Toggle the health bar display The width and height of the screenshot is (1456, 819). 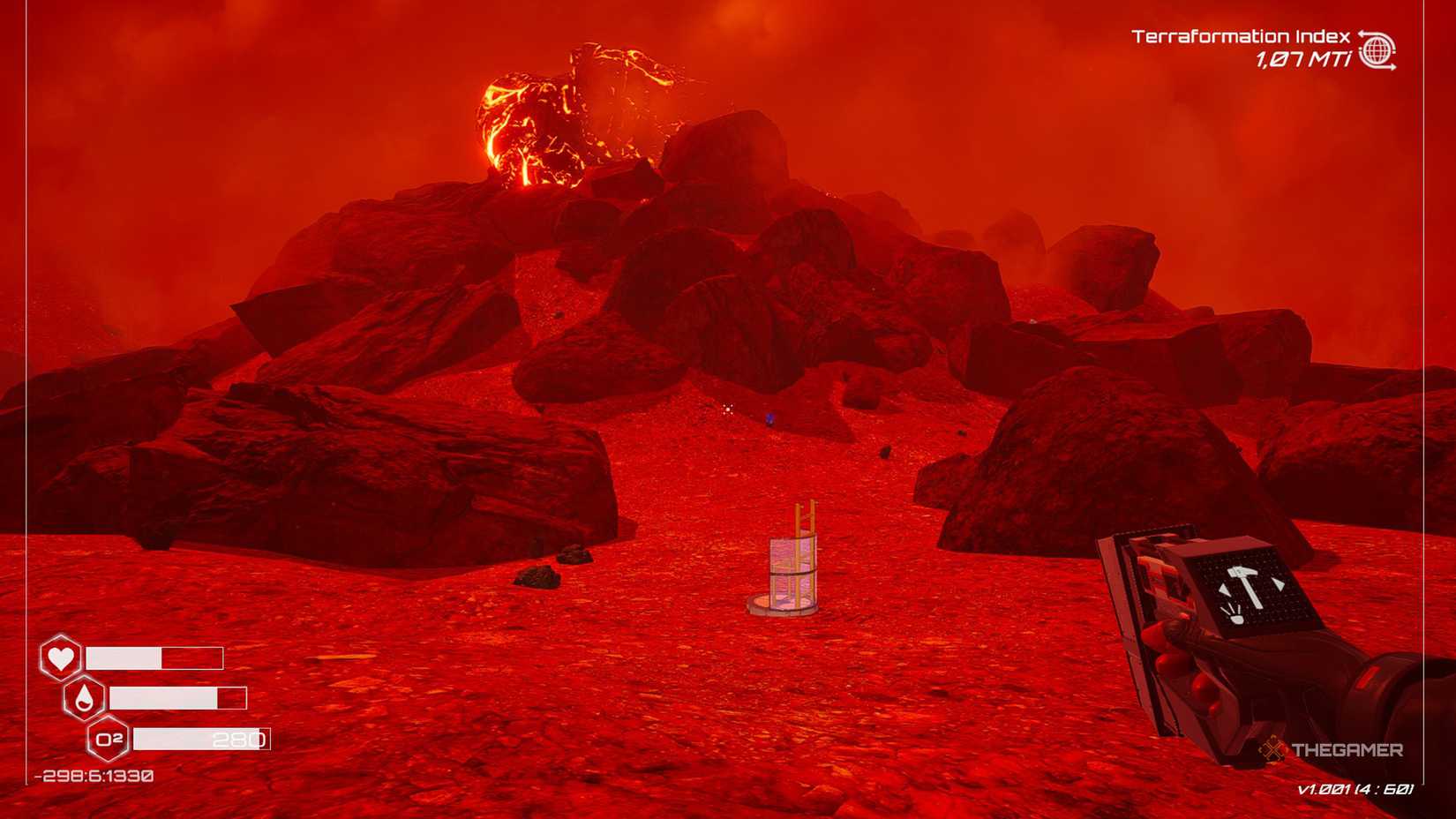[154, 658]
